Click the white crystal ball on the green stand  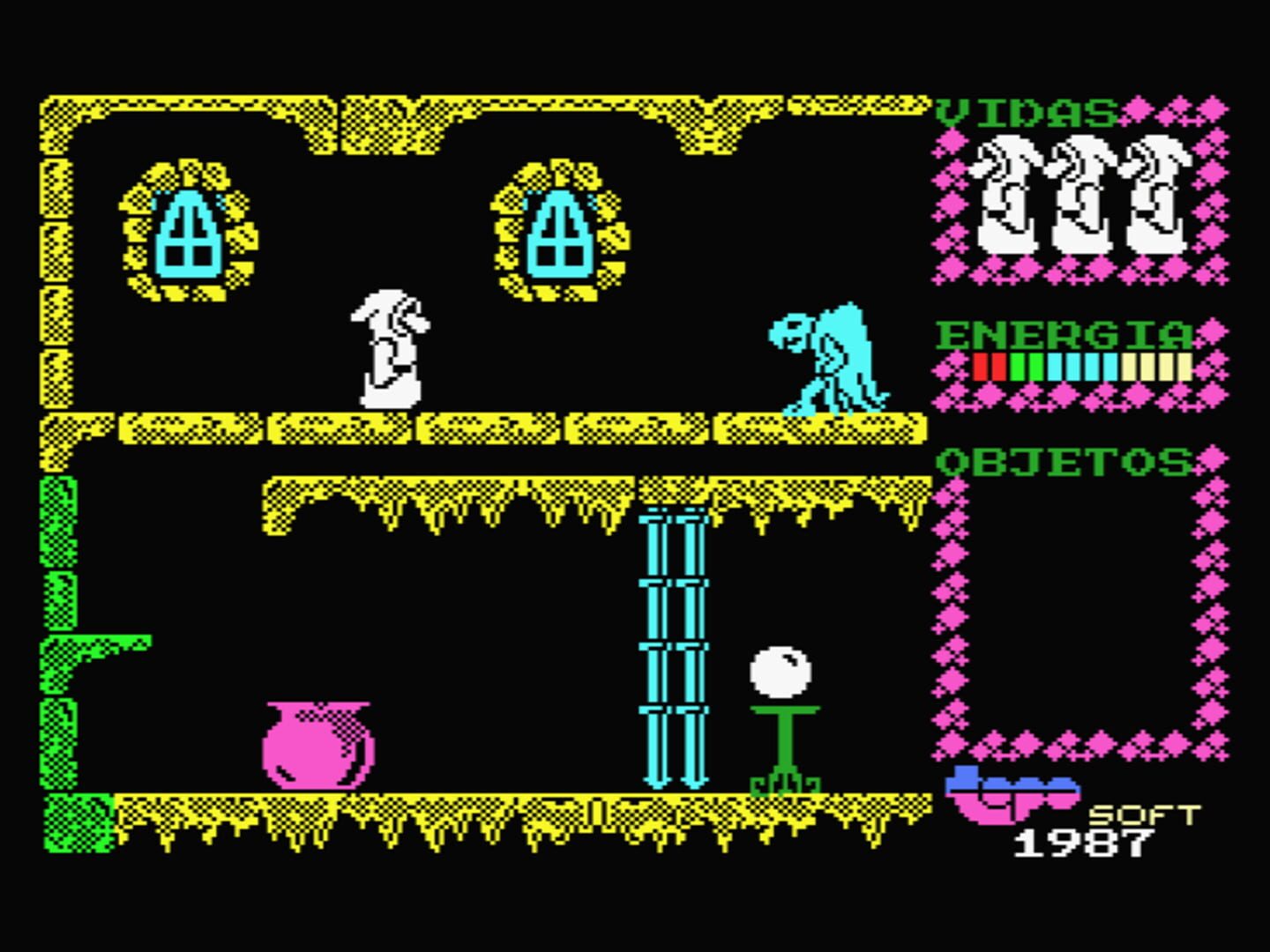click(x=781, y=674)
